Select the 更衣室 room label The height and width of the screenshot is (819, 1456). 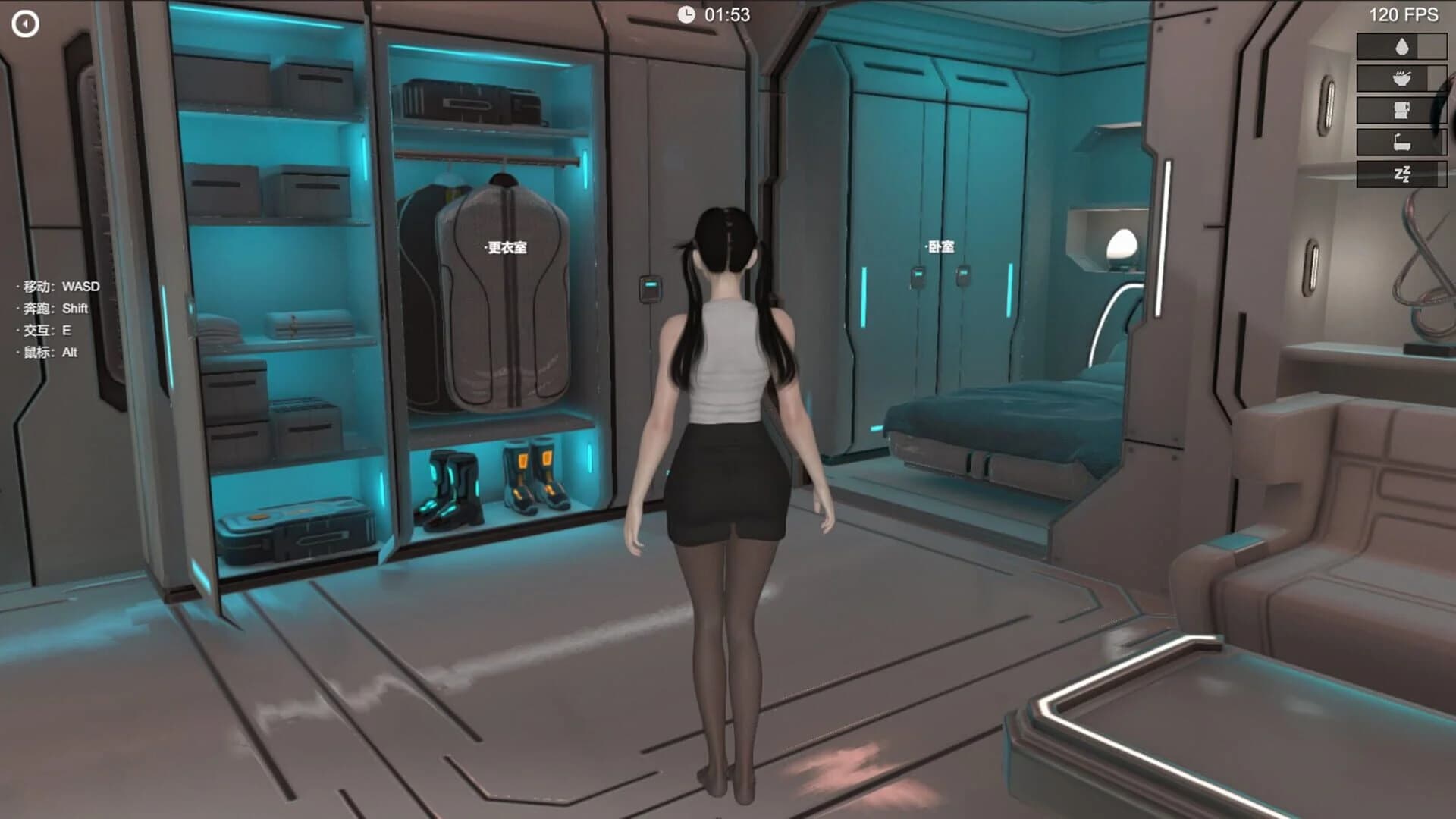click(x=507, y=246)
